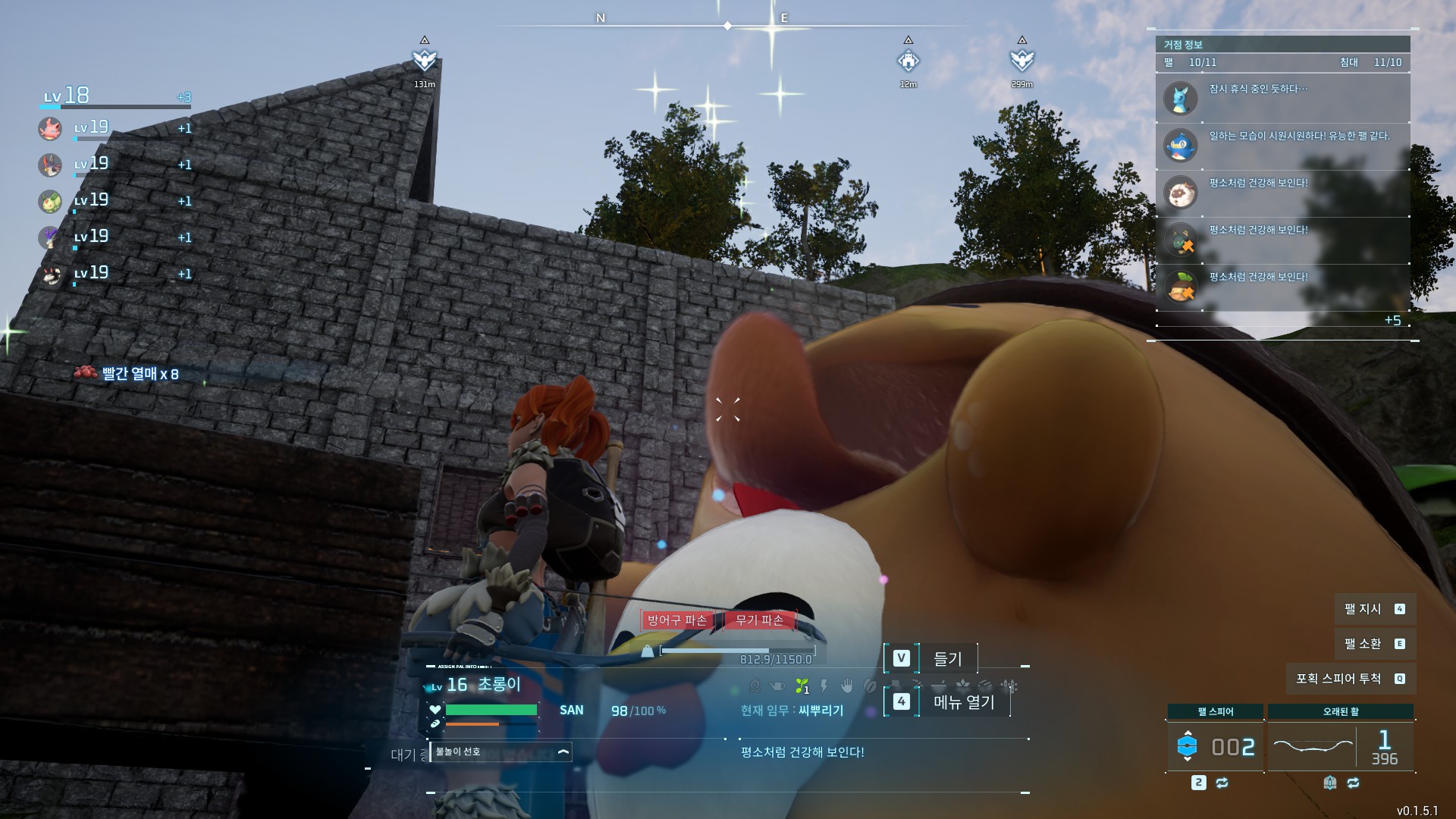Screen dimensions: 1456x819
Task: Select the pink pal in party list
Action: (x=50, y=128)
